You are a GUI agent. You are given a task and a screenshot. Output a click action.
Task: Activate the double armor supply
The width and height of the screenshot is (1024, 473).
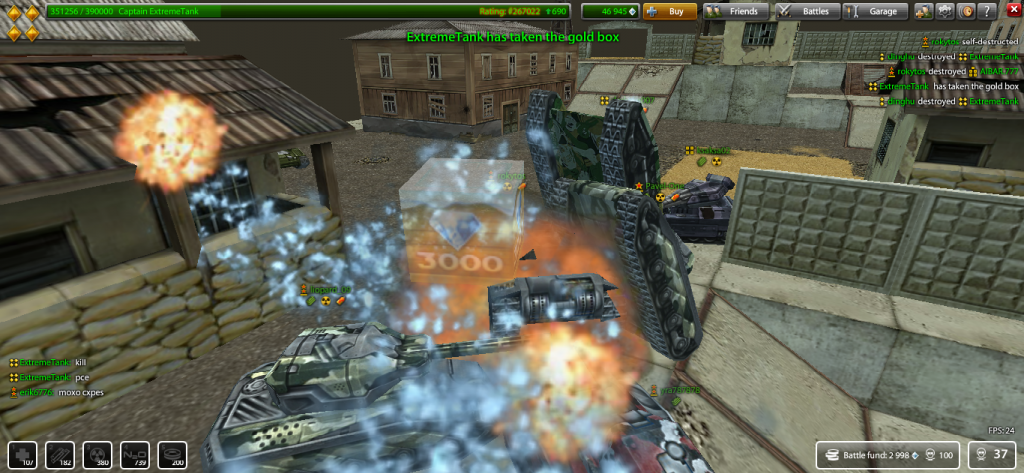click(59, 454)
